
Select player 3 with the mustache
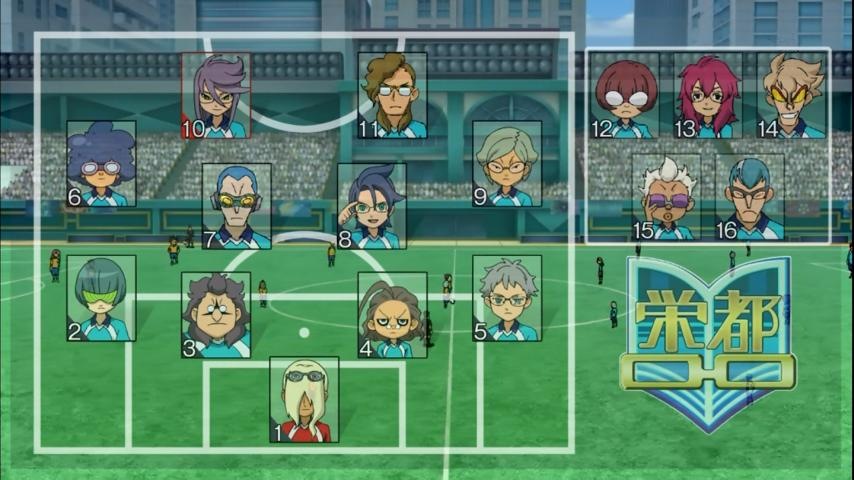click(216, 315)
